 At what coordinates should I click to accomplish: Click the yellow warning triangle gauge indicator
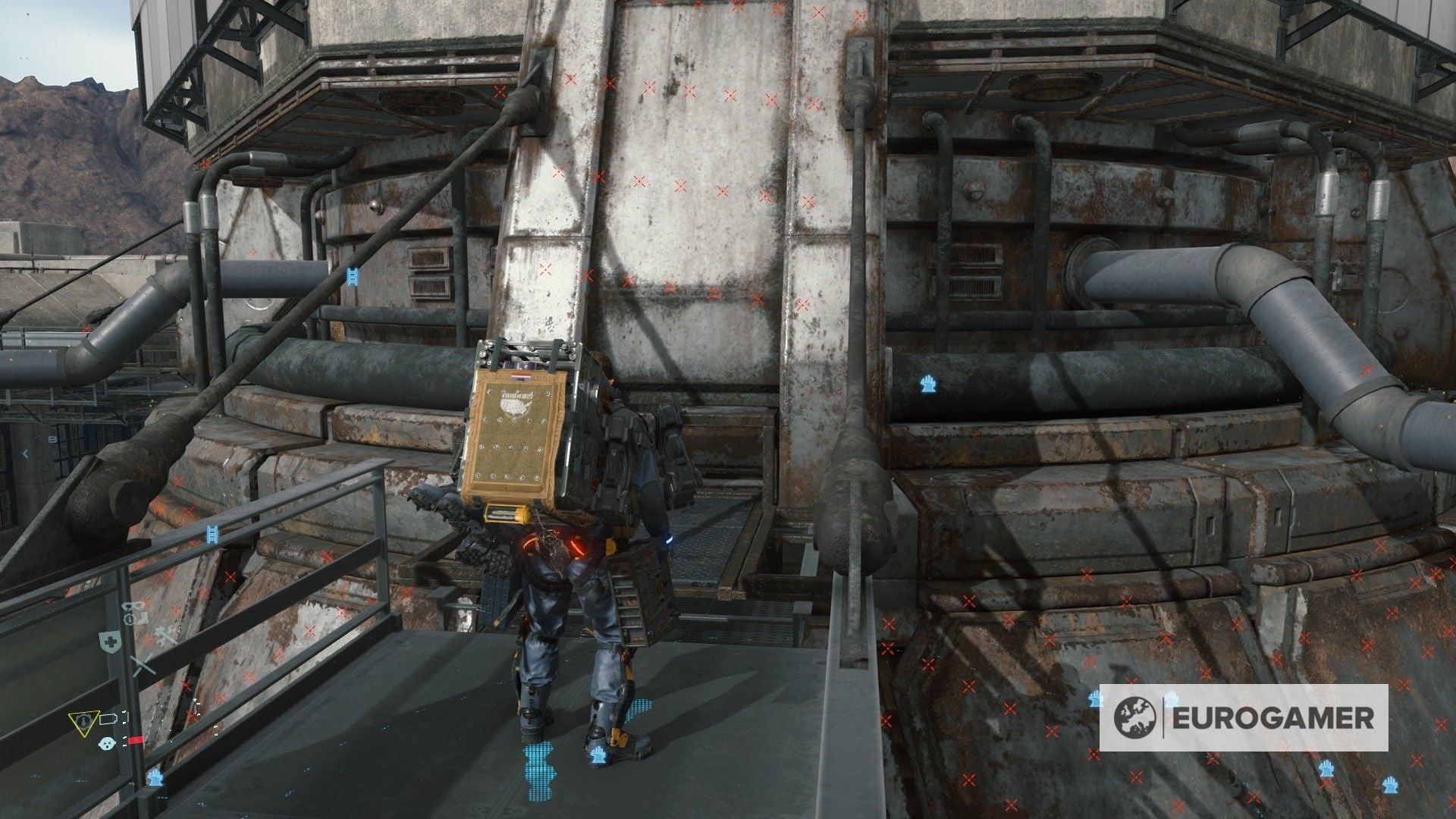pyautogui.click(x=85, y=723)
